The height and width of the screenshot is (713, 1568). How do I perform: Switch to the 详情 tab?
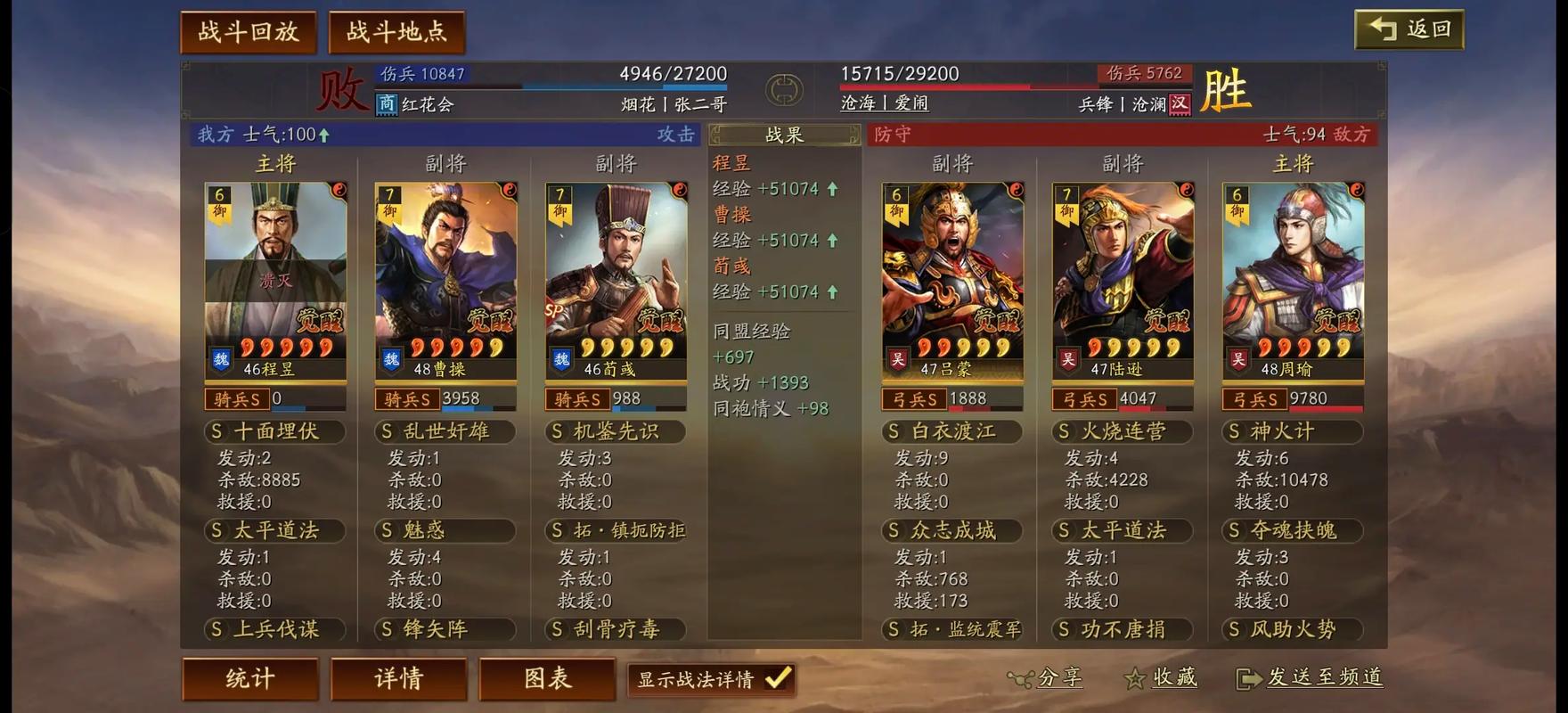[x=398, y=678]
